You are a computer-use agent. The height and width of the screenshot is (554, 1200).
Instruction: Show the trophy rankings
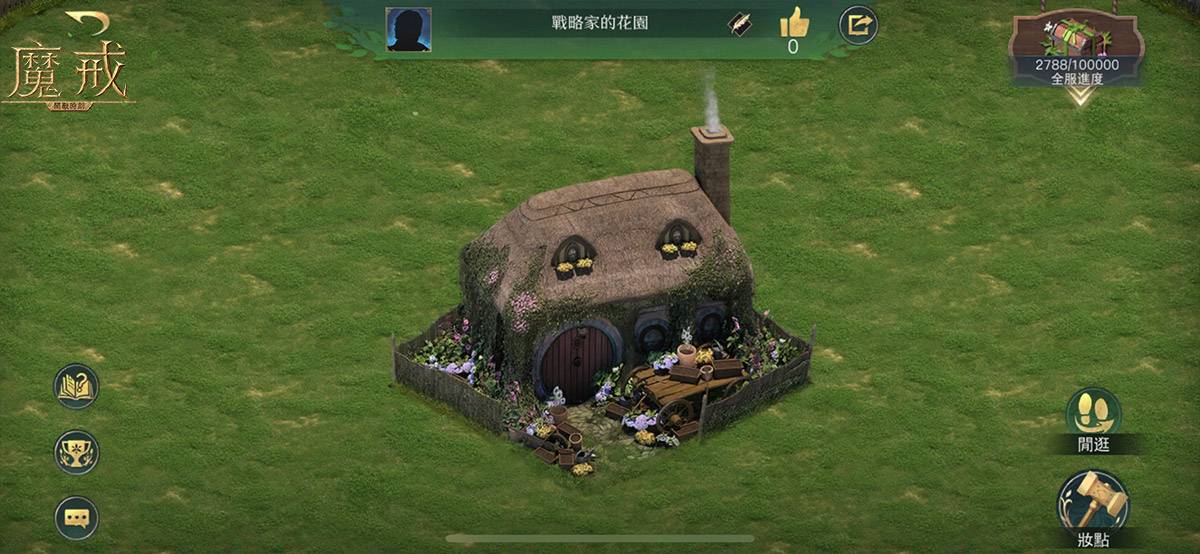76,452
